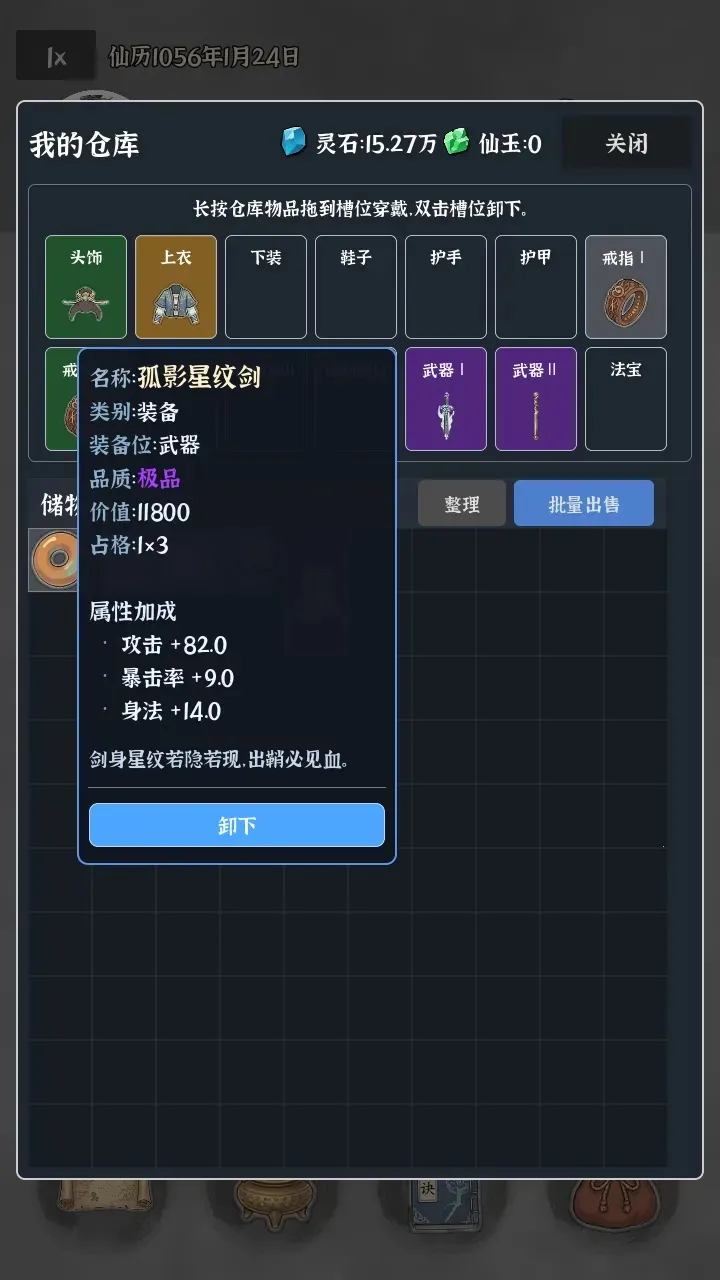The image size is (720, 1280).
Task: Choose the empty 下装 pants slot
Action: (x=266, y=287)
